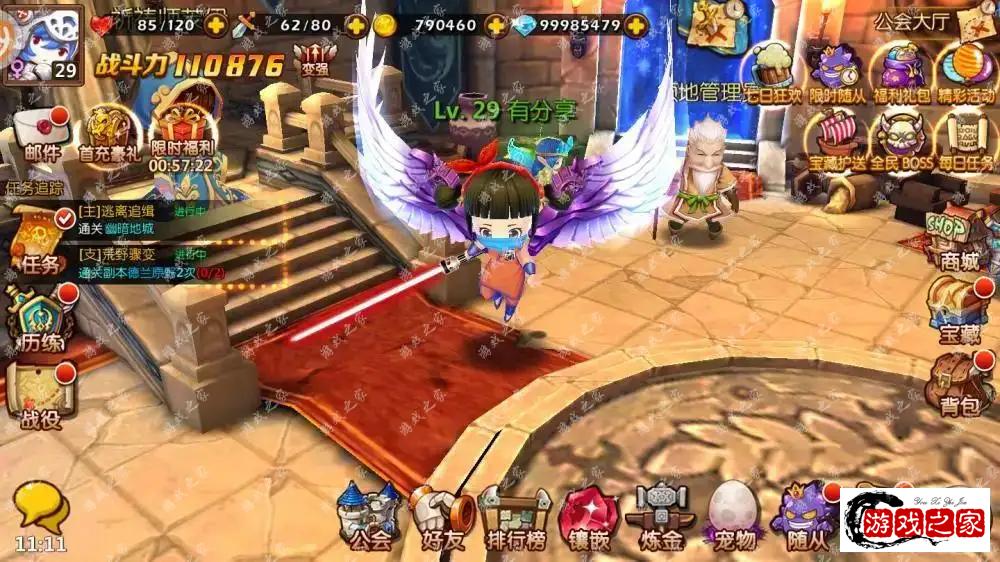Open the 炼金 alchemy menu

(664, 517)
